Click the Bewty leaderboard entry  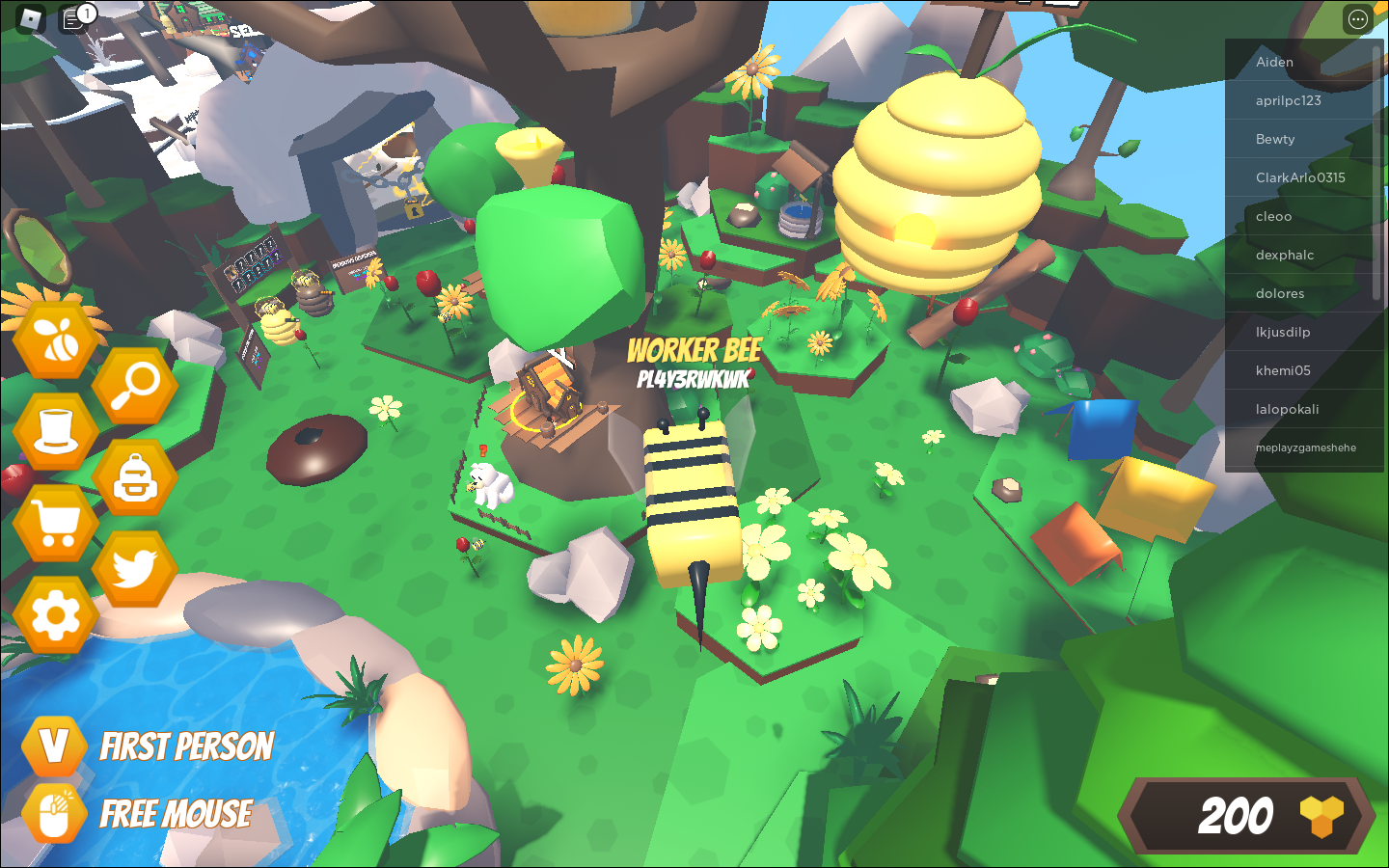click(1304, 139)
